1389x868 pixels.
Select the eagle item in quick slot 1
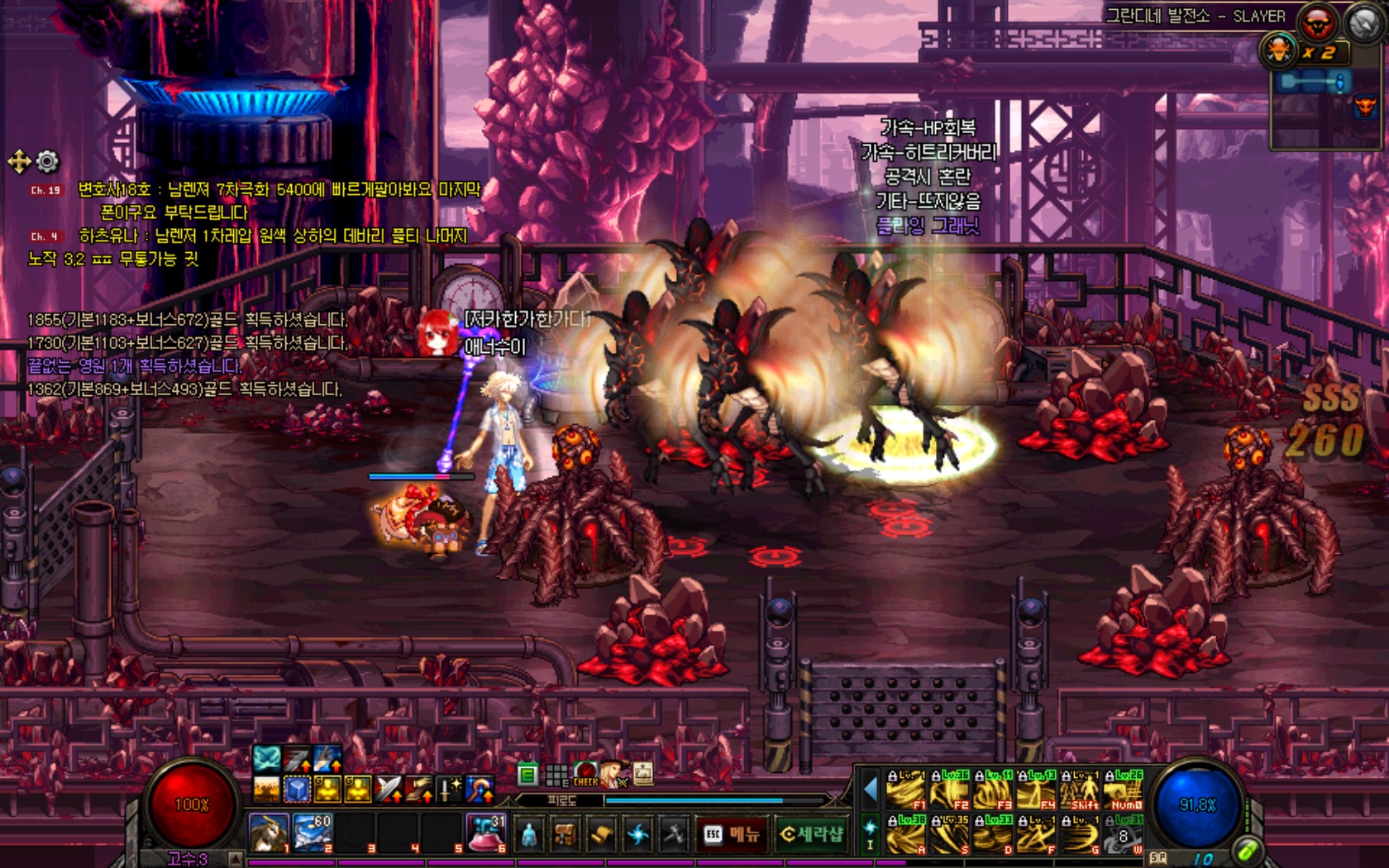tap(269, 832)
